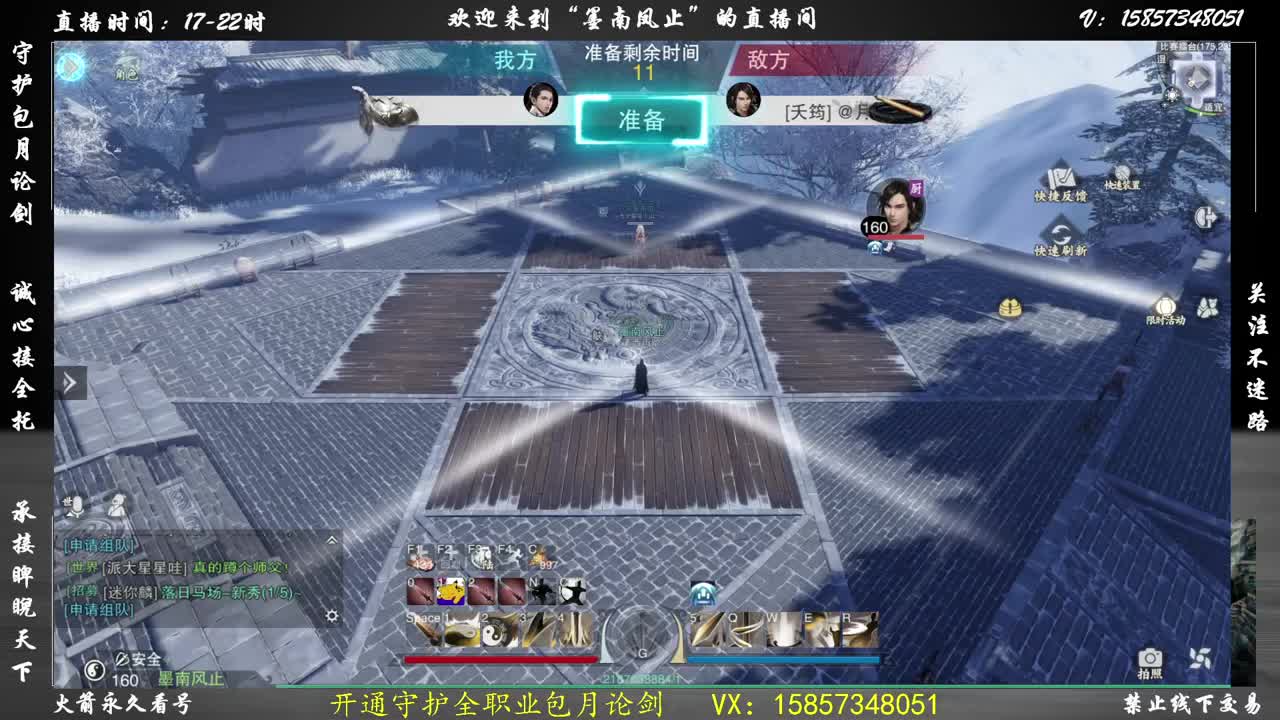Click the [申请组队] apply-to-team link
Viewport: 1280px width, 720px height.
[x=100, y=545]
